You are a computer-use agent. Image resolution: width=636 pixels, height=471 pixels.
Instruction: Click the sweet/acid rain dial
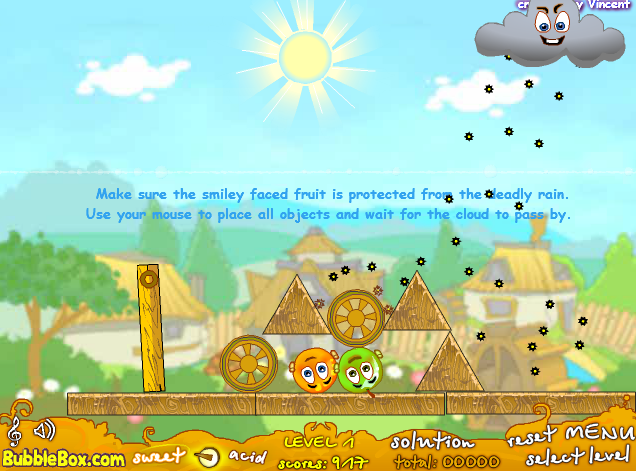click(207, 457)
